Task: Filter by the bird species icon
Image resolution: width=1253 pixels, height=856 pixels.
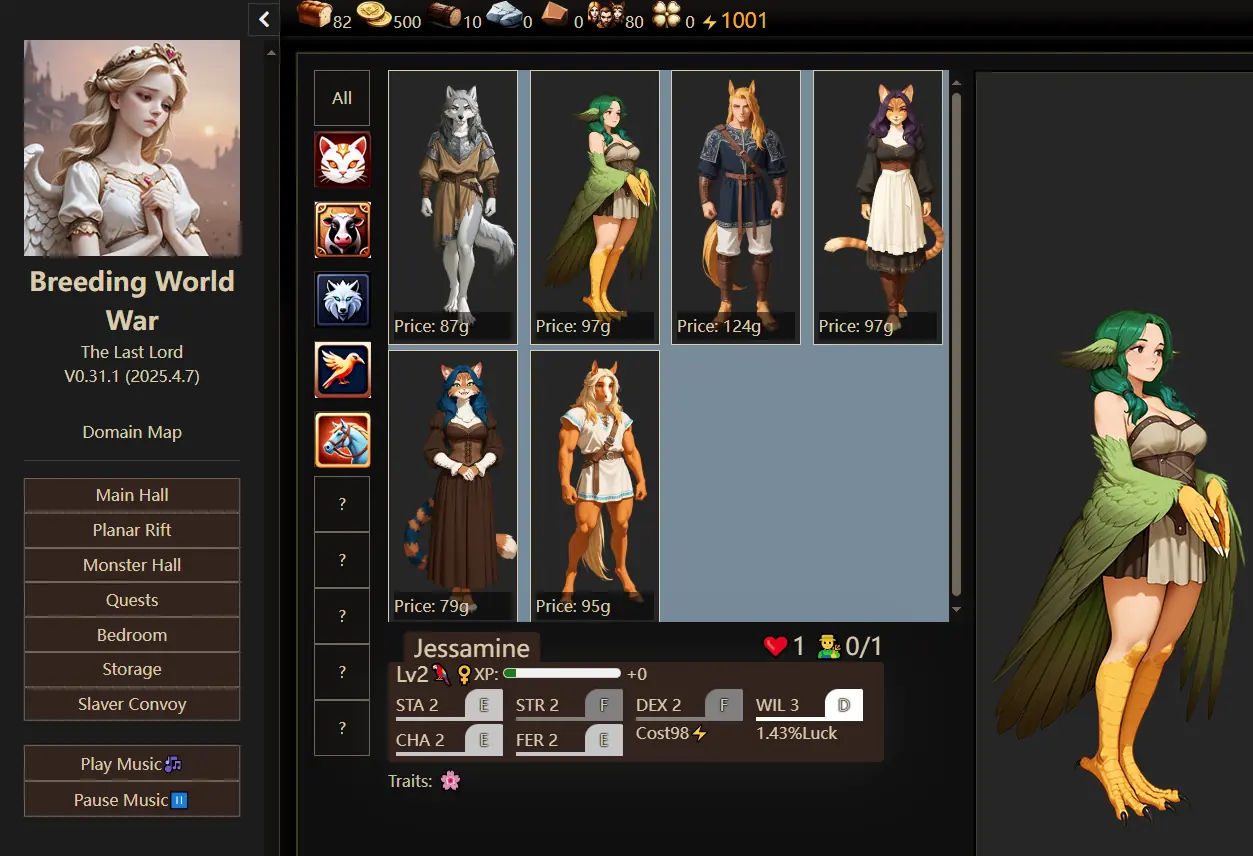Action: (342, 370)
